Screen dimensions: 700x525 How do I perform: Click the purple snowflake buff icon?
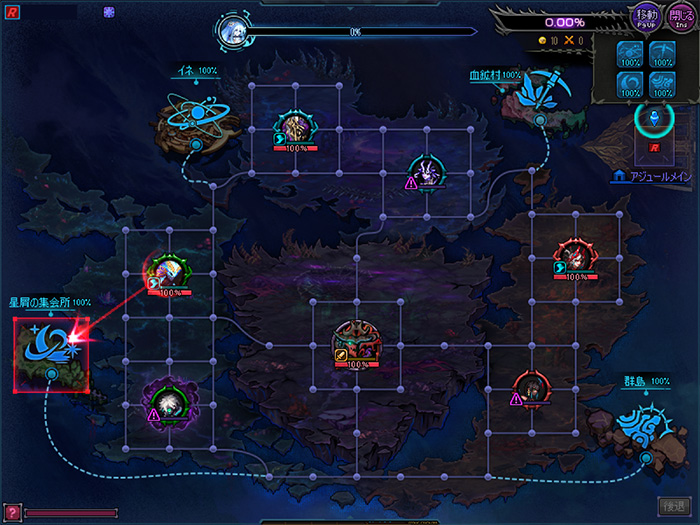tap(109, 12)
